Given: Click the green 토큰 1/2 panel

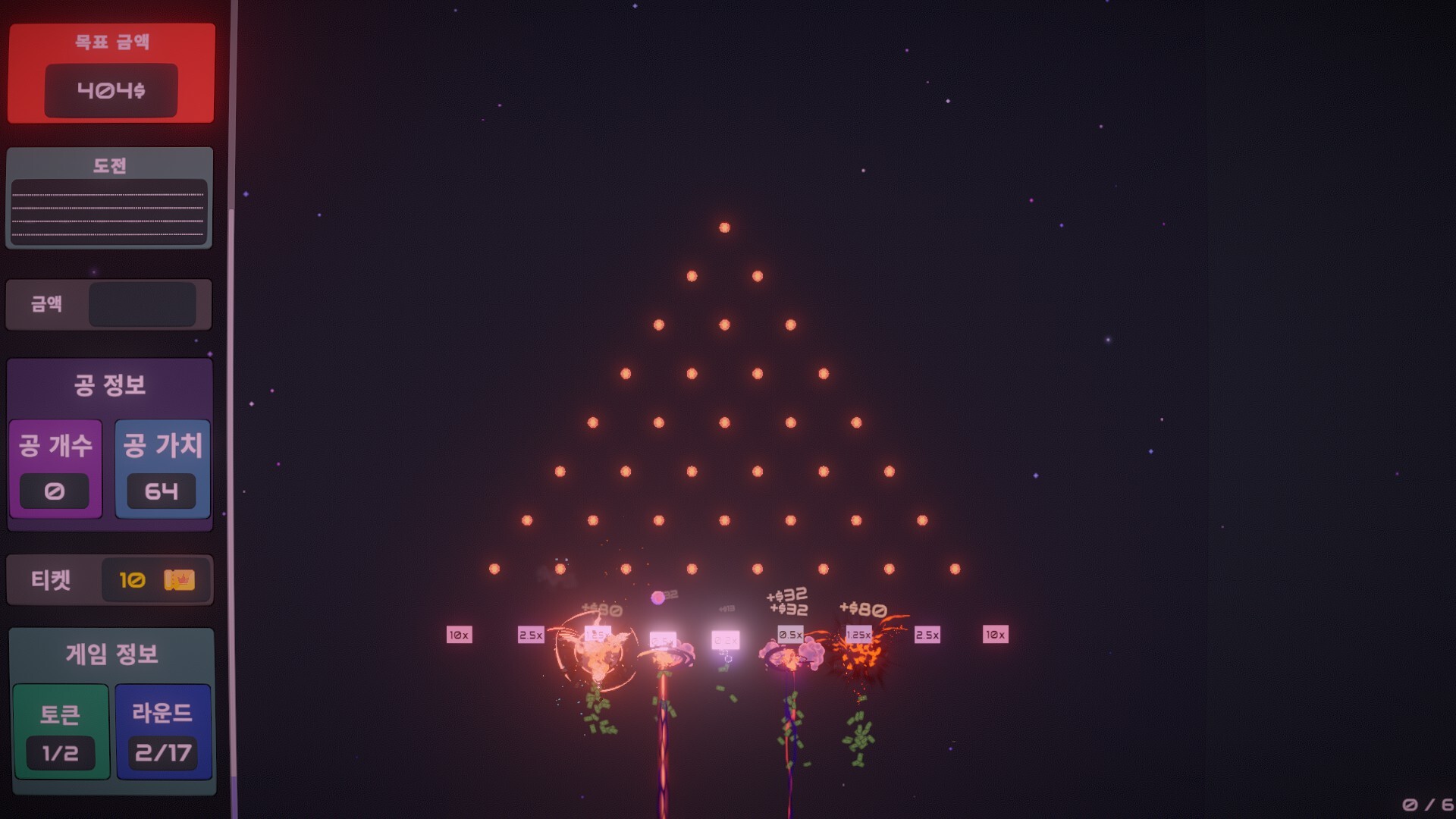Looking at the screenshot, I should tap(60, 730).
